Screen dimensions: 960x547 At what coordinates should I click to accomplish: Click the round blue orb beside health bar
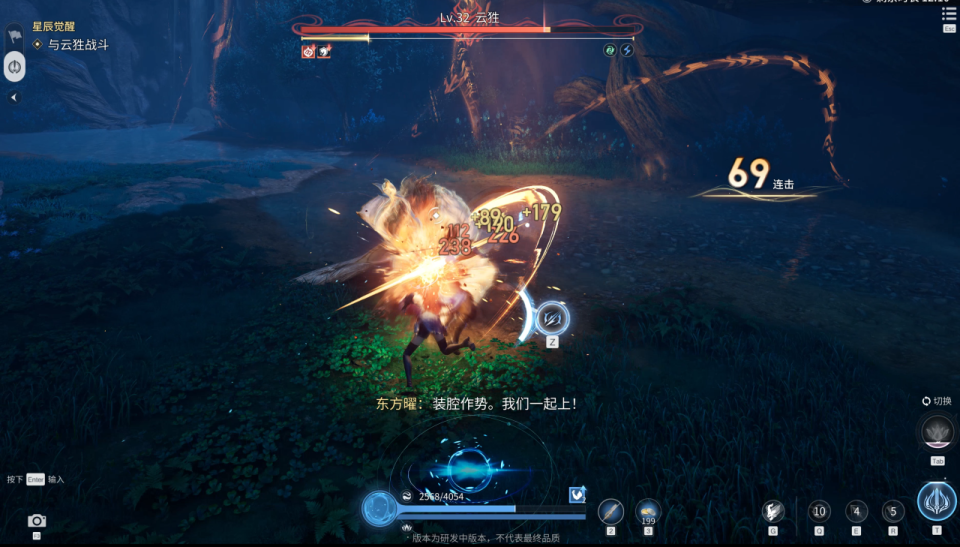click(379, 507)
